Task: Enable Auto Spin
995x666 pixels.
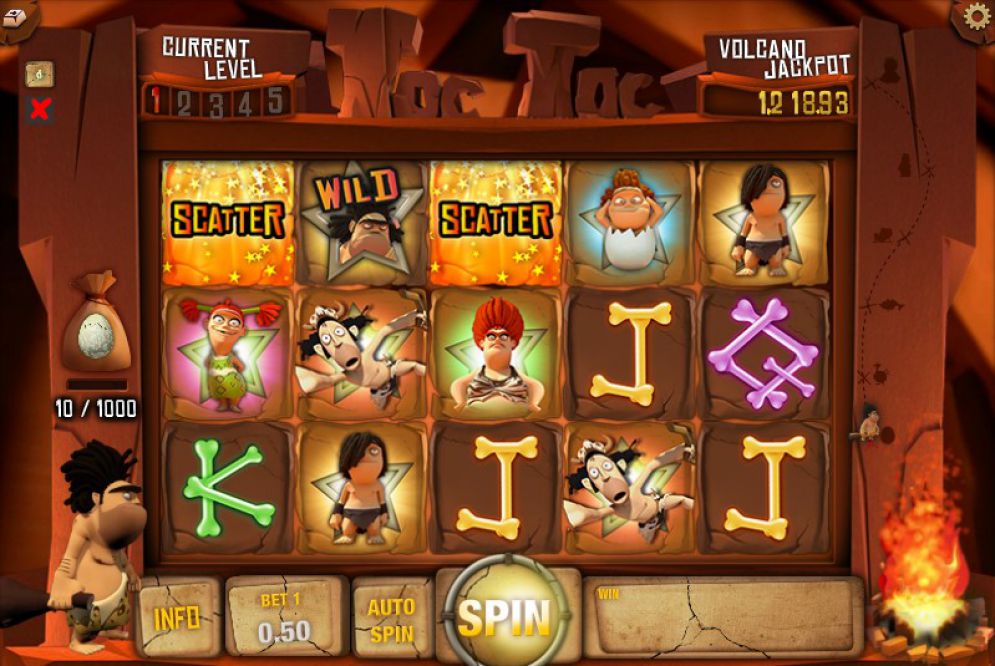Action: click(391, 620)
